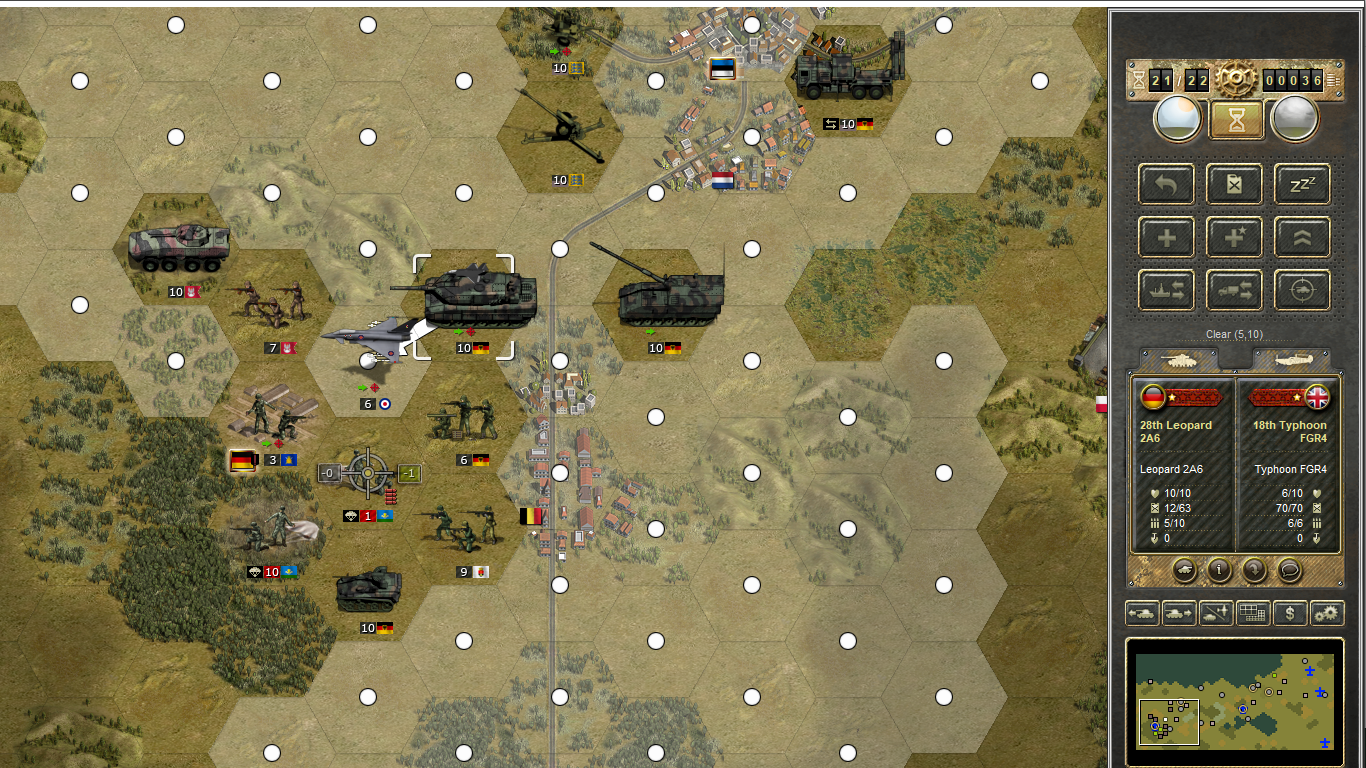Add elite replacements (plus with star)
The width and height of the screenshot is (1366, 768).
tap(1234, 237)
